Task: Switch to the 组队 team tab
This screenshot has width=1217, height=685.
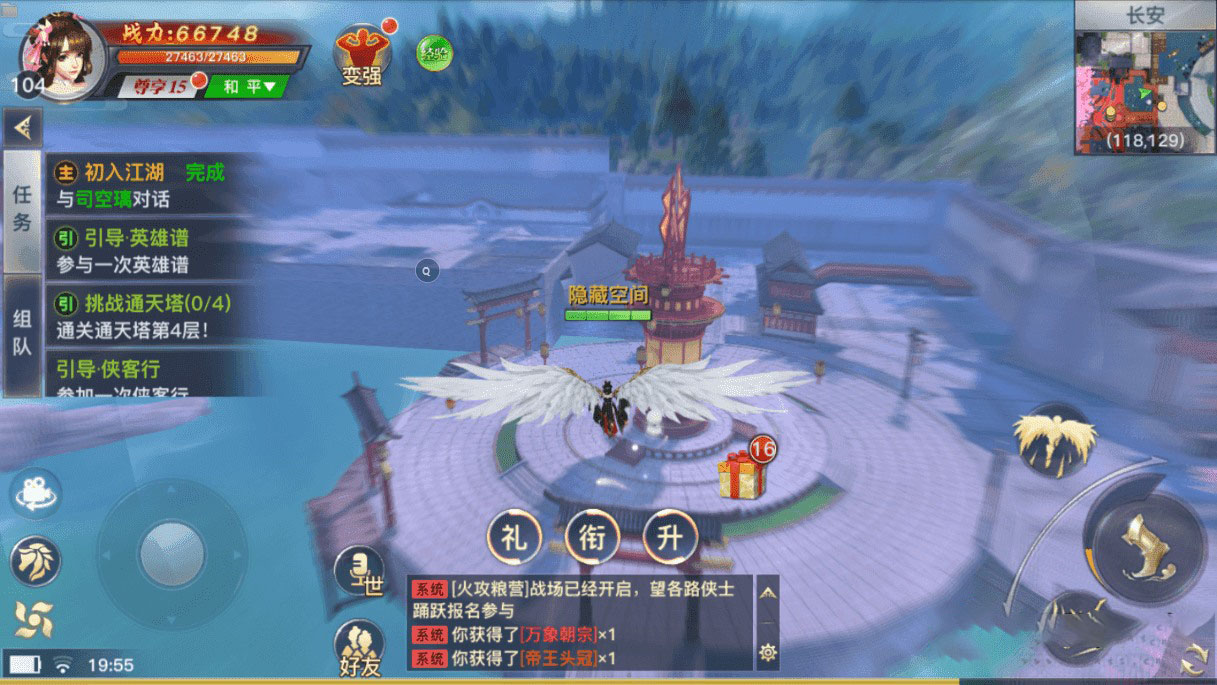Action: tap(22, 333)
